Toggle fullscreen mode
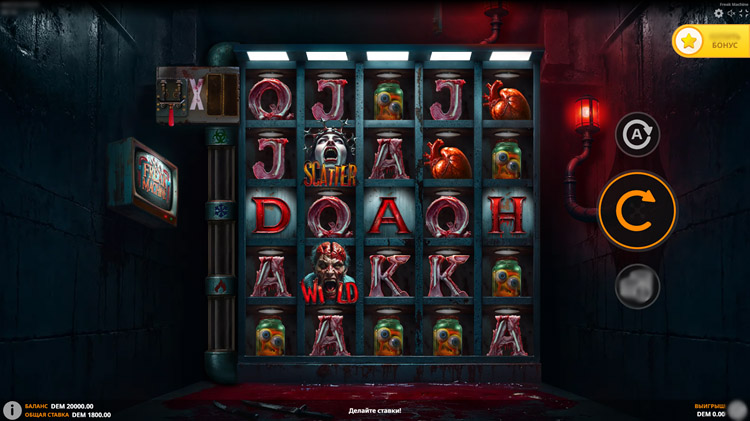This screenshot has width=750, height=421. coord(743,13)
